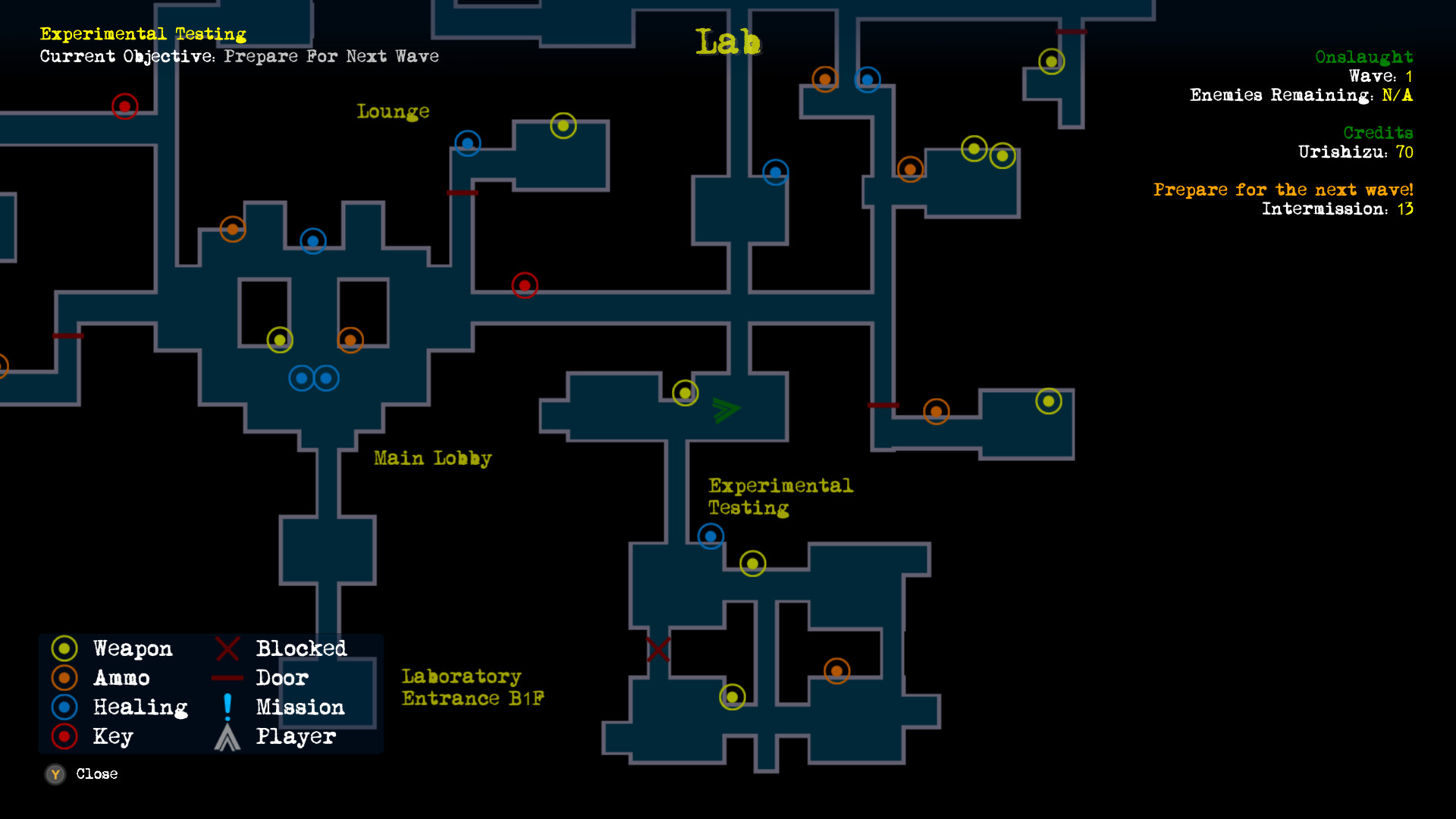Select the player arrow marker on the map
This screenshot has width=1456, height=819.
click(x=724, y=409)
